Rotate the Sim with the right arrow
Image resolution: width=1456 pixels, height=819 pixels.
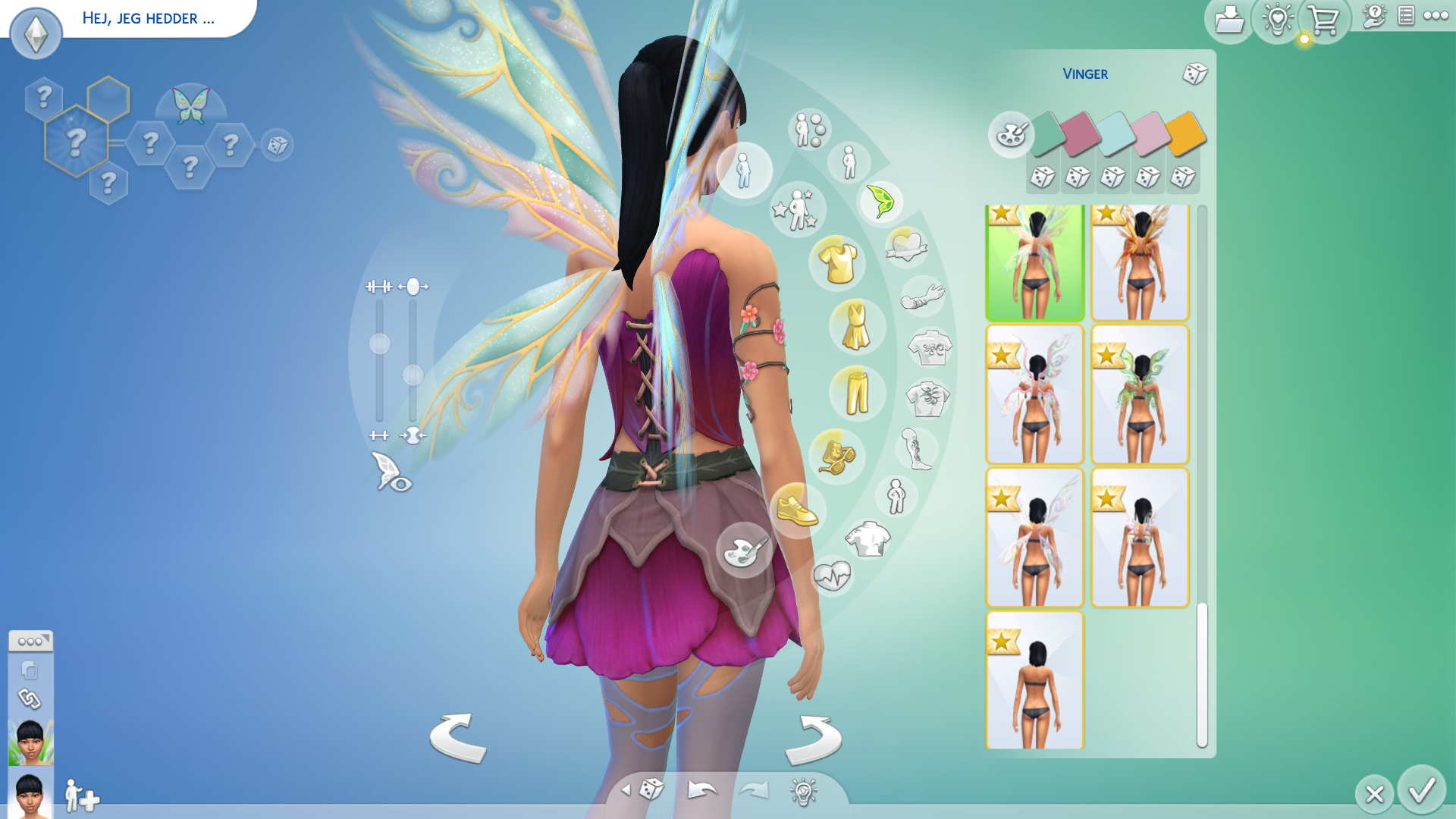point(813,739)
